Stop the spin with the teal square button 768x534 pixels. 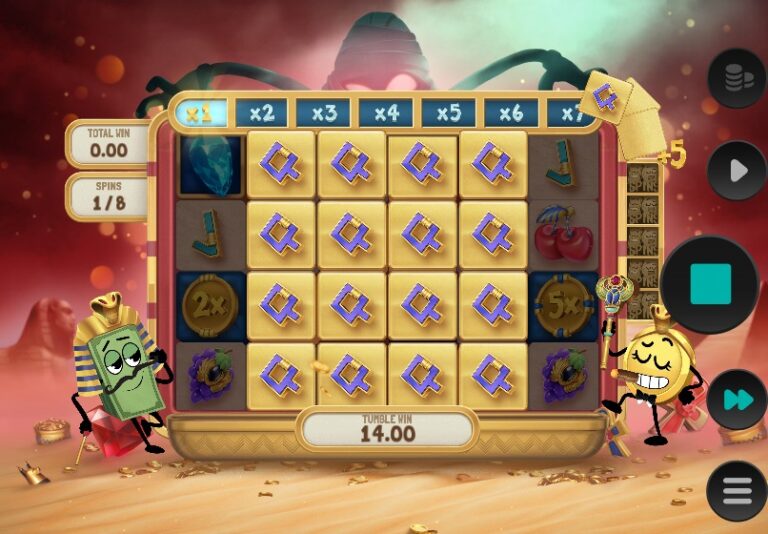(x=710, y=285)
